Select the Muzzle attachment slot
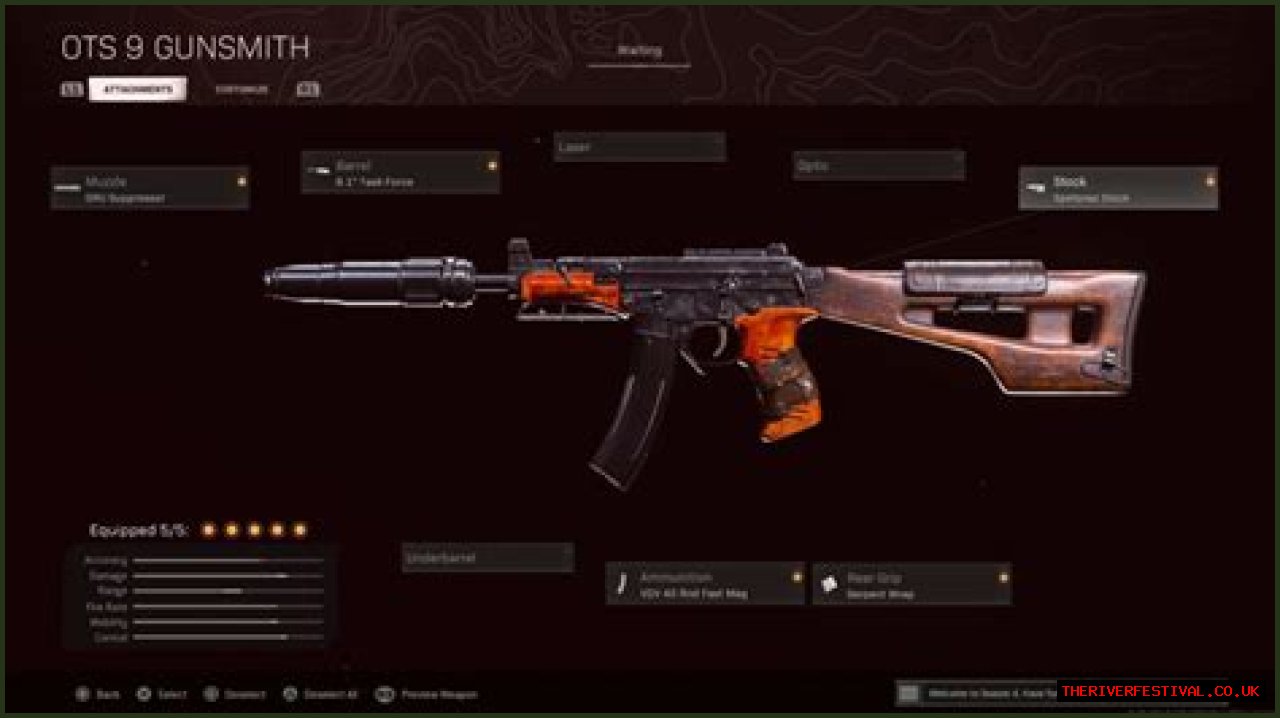The height and width of the screenshot is (718, 1280). [x=150, y=188]
